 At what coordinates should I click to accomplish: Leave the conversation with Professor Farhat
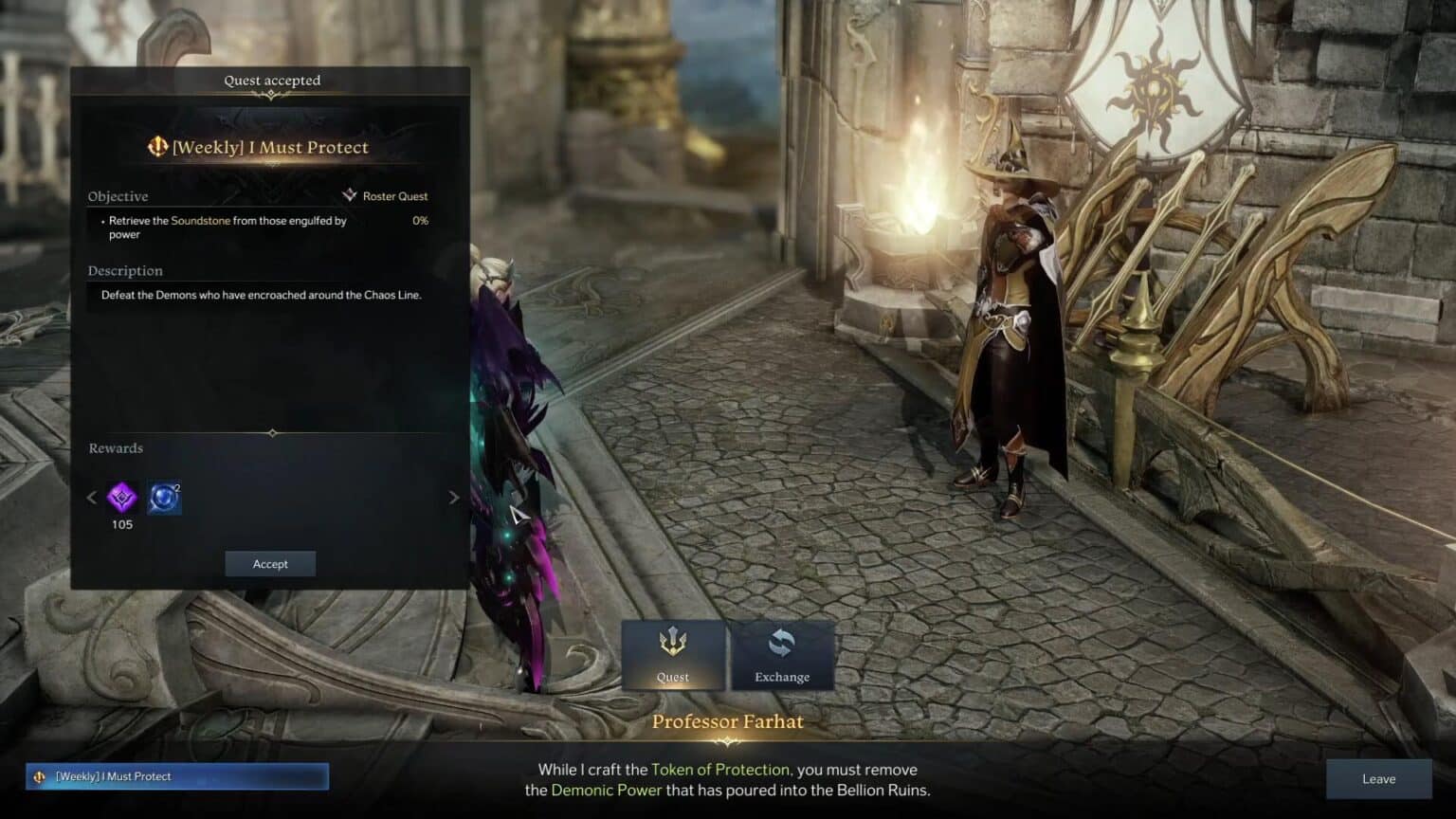1378,779
